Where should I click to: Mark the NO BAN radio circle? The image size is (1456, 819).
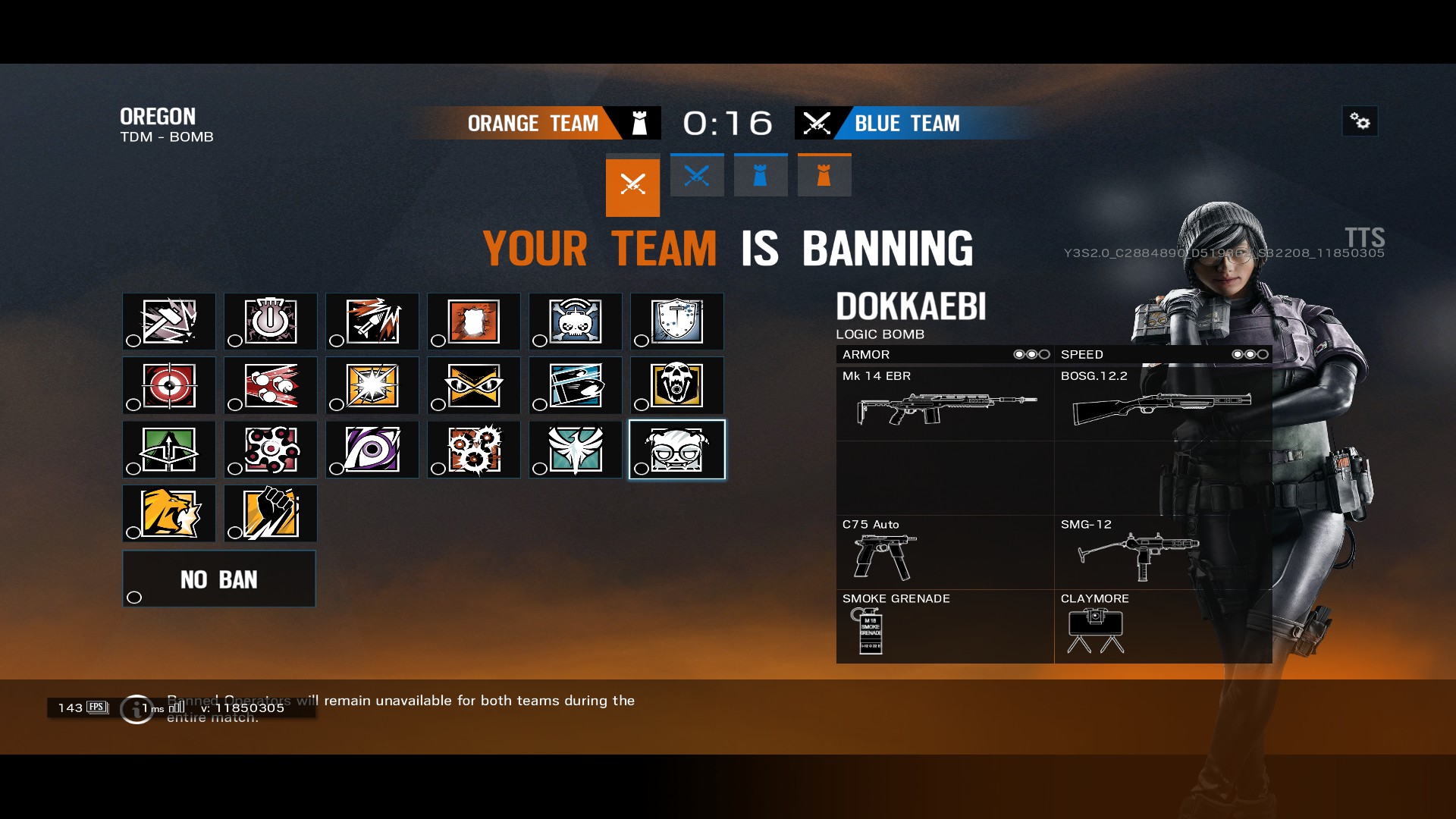point(134,598)
